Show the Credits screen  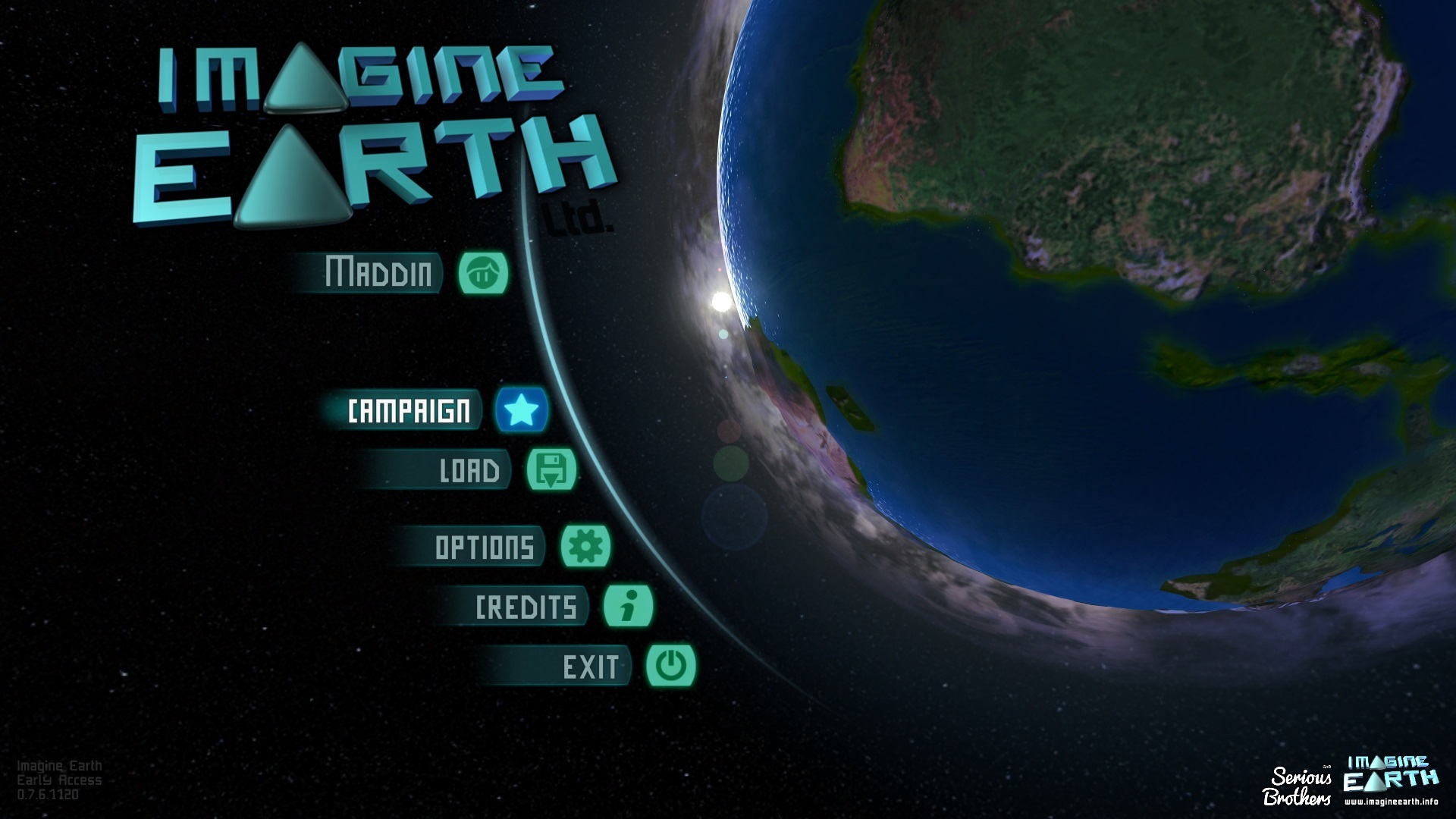pyautogui.click(x=526, y=607)
